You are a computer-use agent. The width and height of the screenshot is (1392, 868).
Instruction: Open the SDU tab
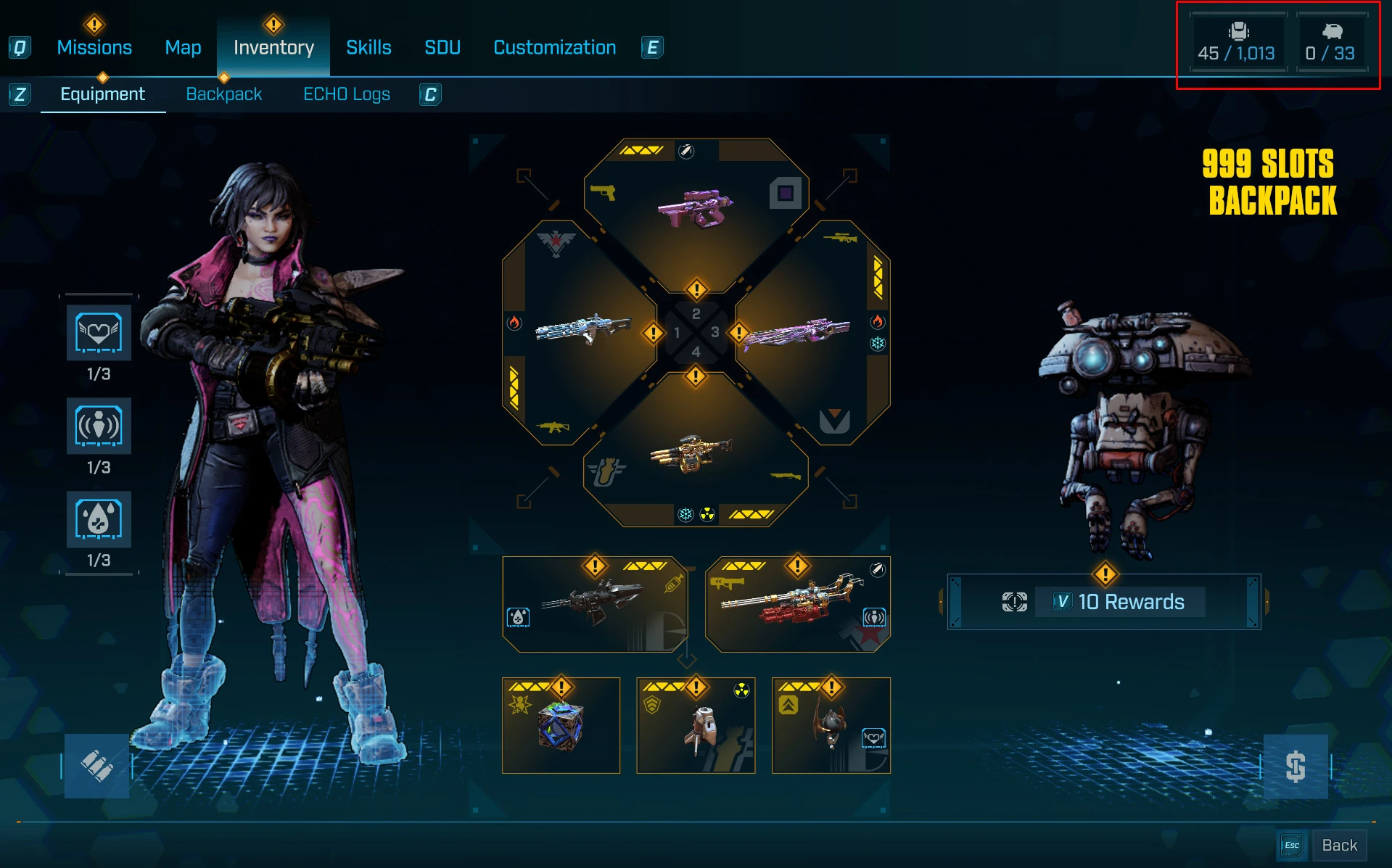tap(442, 48)
